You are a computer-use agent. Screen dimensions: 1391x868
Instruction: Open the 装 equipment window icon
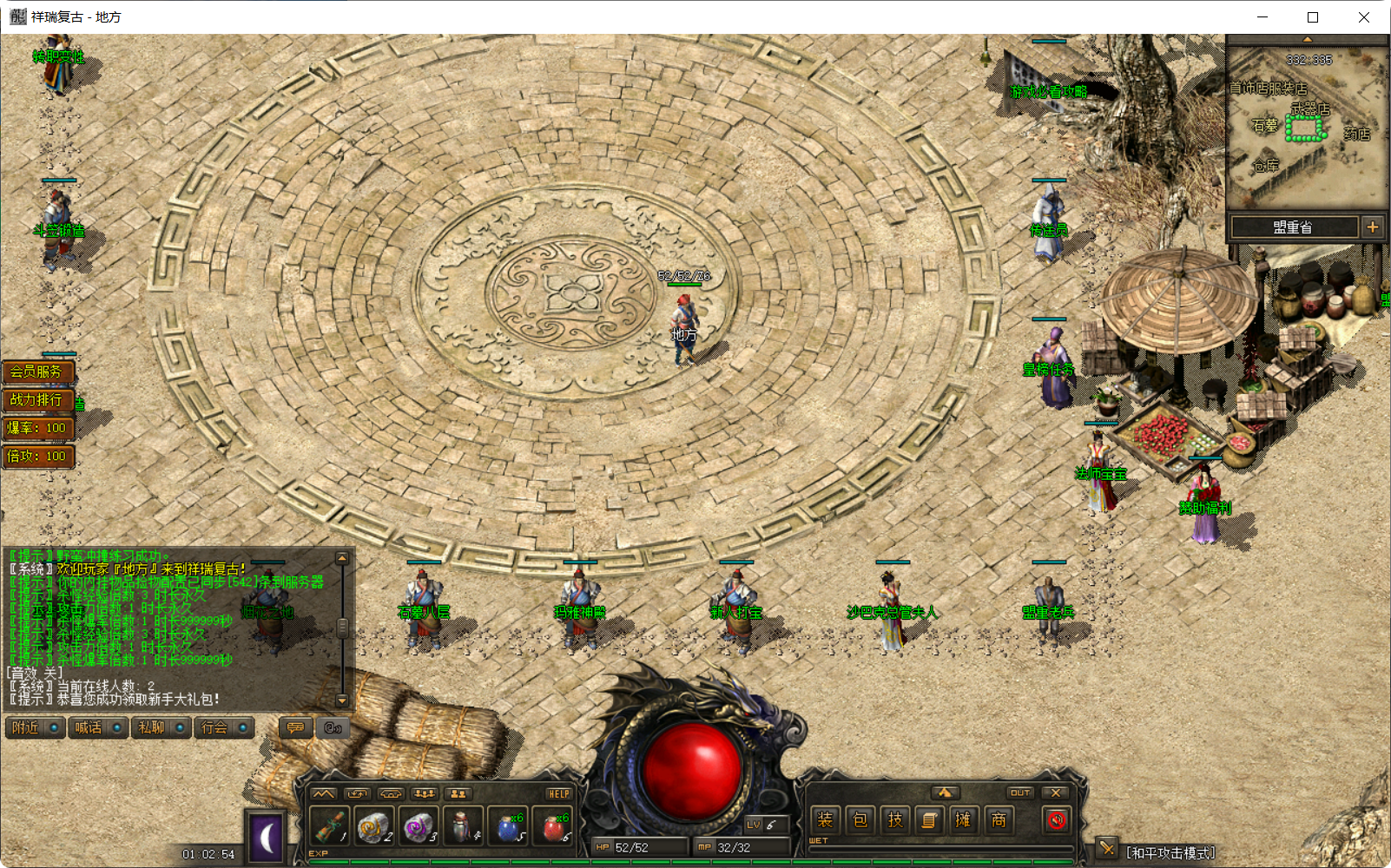coord(826,819)
